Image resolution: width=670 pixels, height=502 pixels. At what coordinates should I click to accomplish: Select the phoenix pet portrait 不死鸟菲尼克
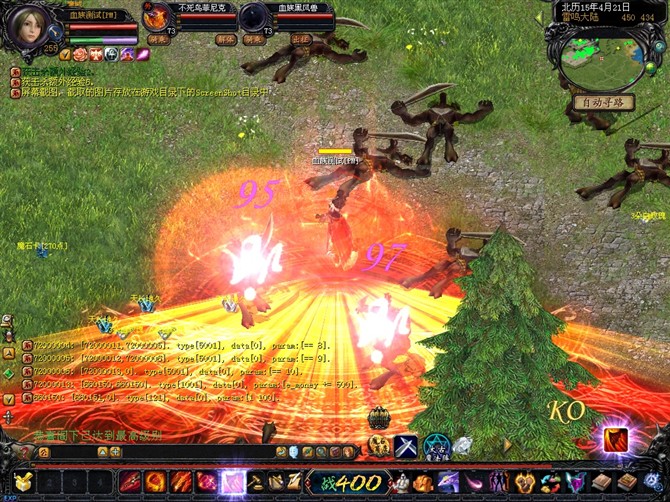[157, 18]
